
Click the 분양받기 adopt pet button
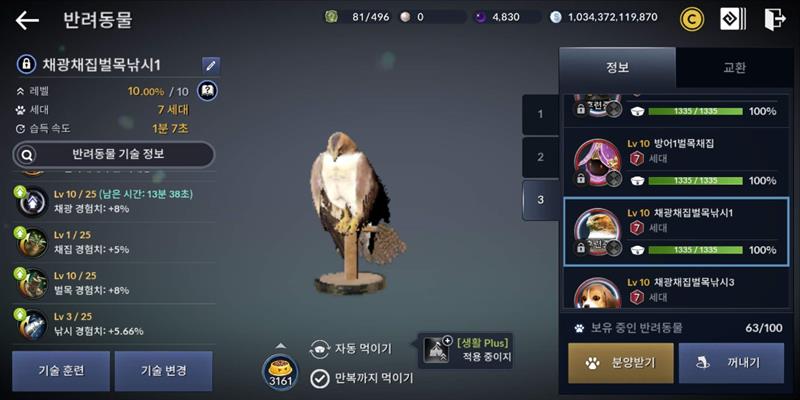(621, 363)
